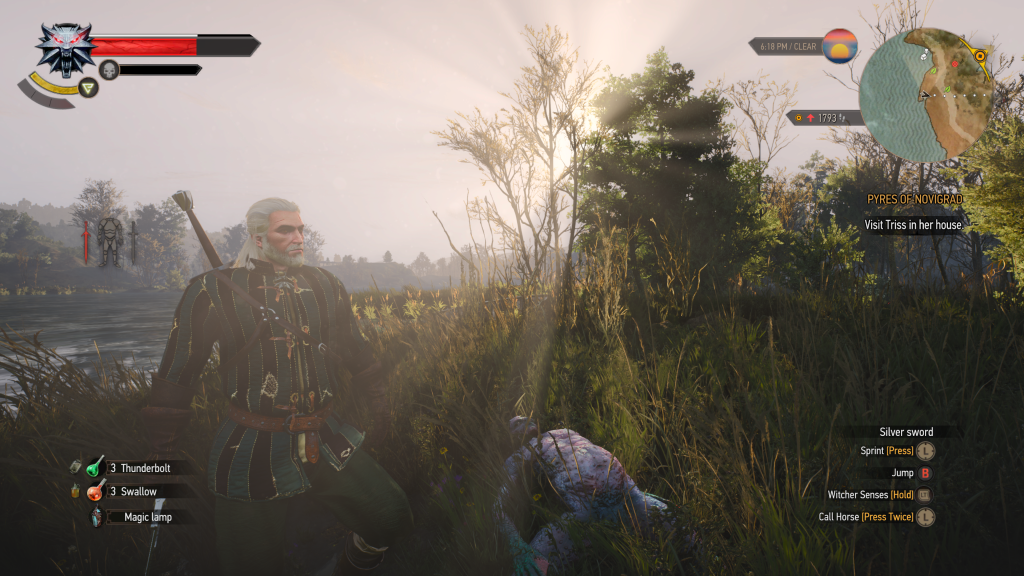Click the amber jar beside Swallow

[76, 492]
